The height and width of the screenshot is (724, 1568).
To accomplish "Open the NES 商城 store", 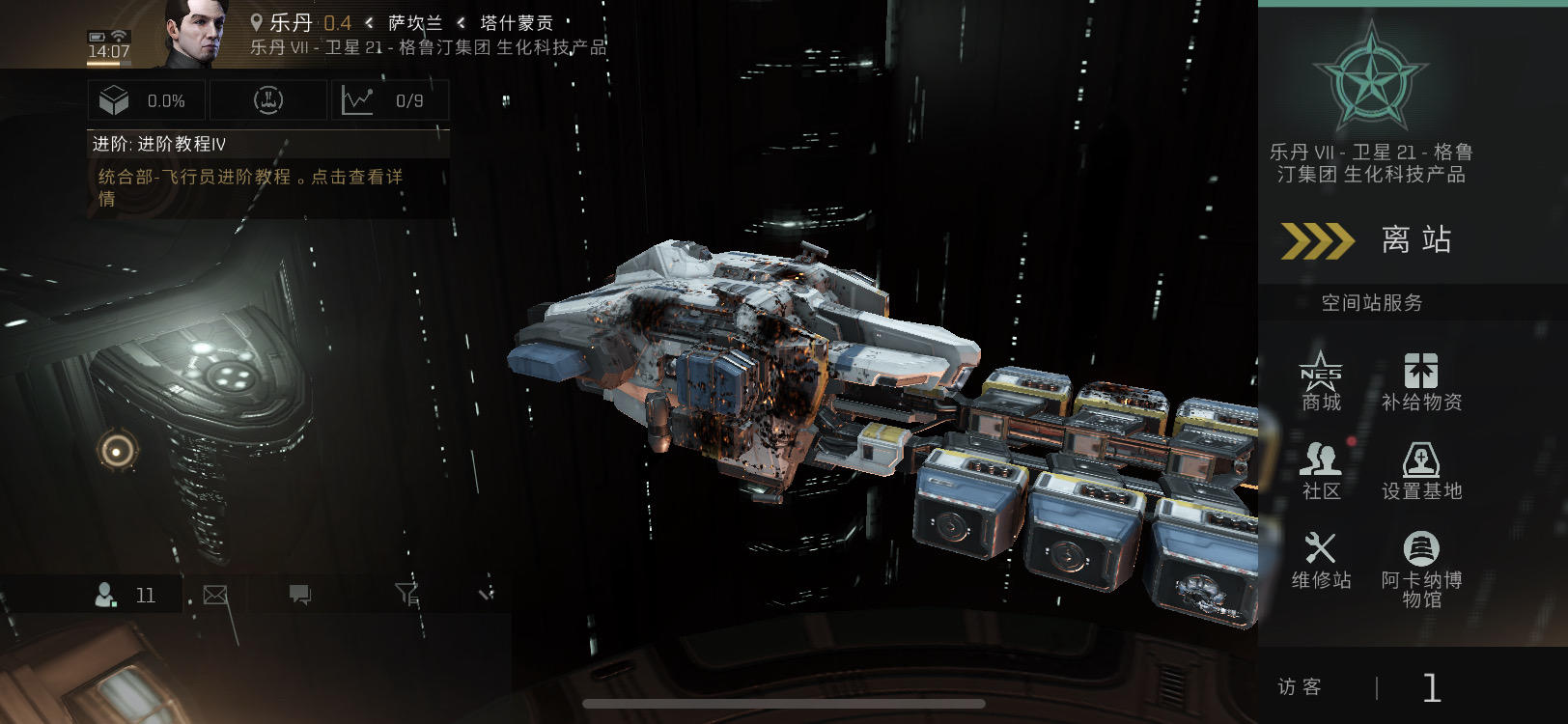I will click(x=1321, y=381).
